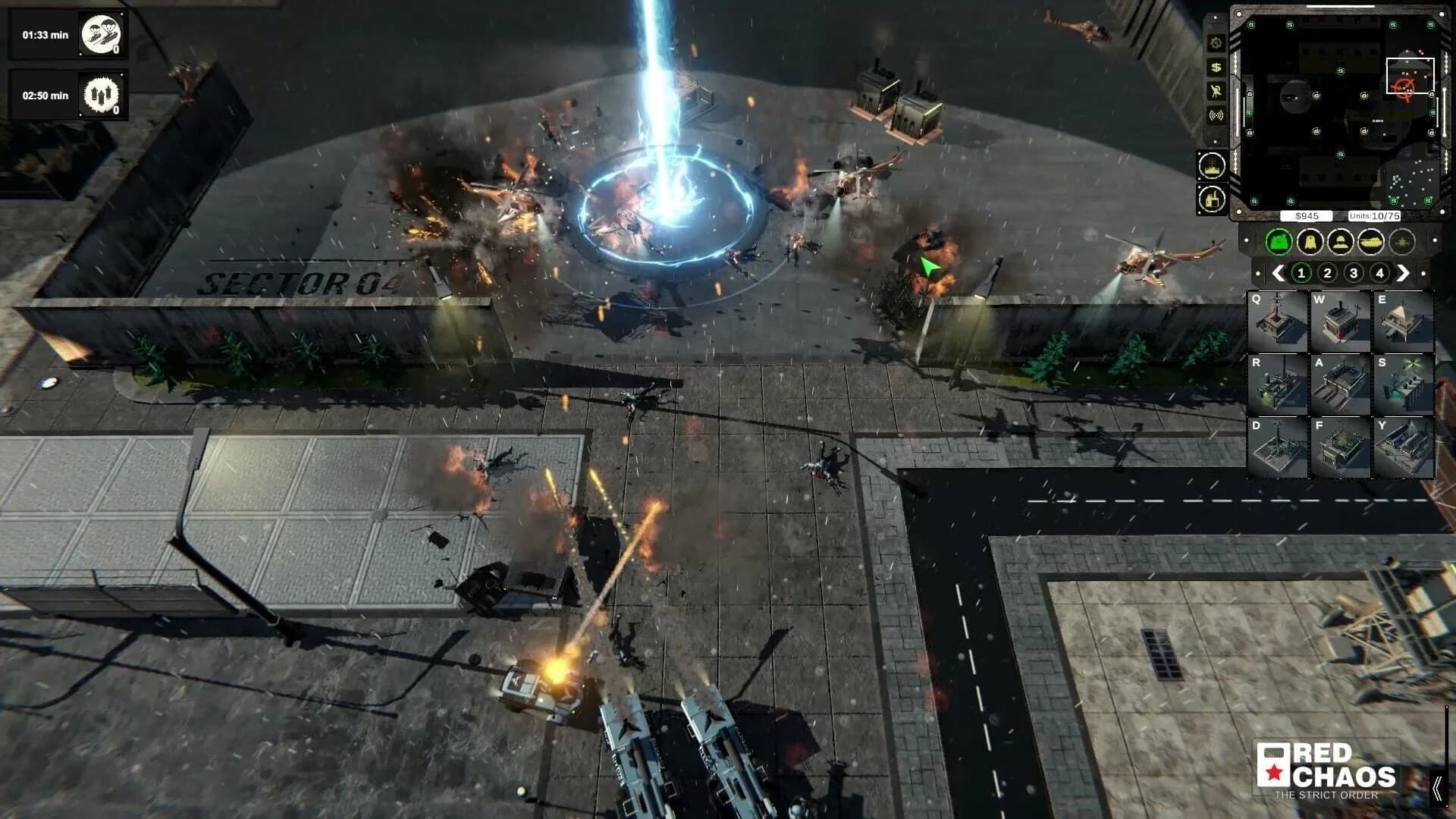
Task: Click the white viewport rectangle on minimap
Action: tap(1410, 74)
